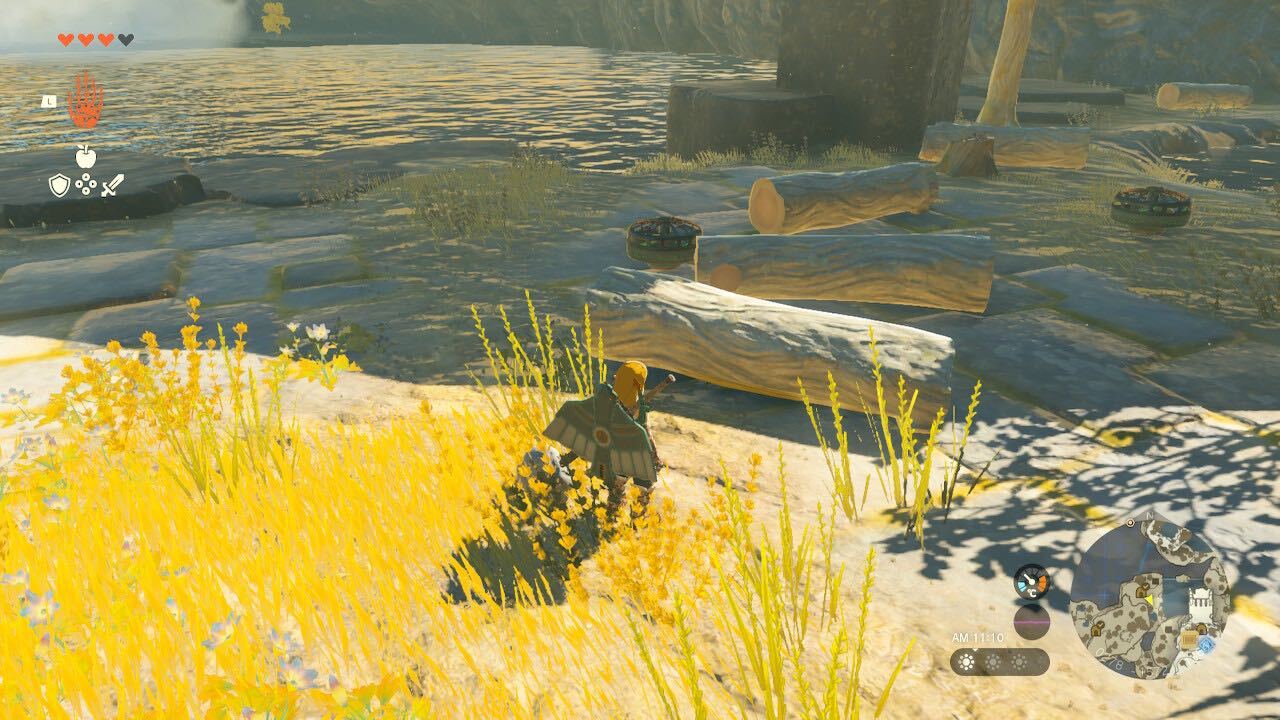Image resolution: width=1280 pixels, height=720 pixels.
Task: Select the throwable materials icon
Action: [85, 183]
